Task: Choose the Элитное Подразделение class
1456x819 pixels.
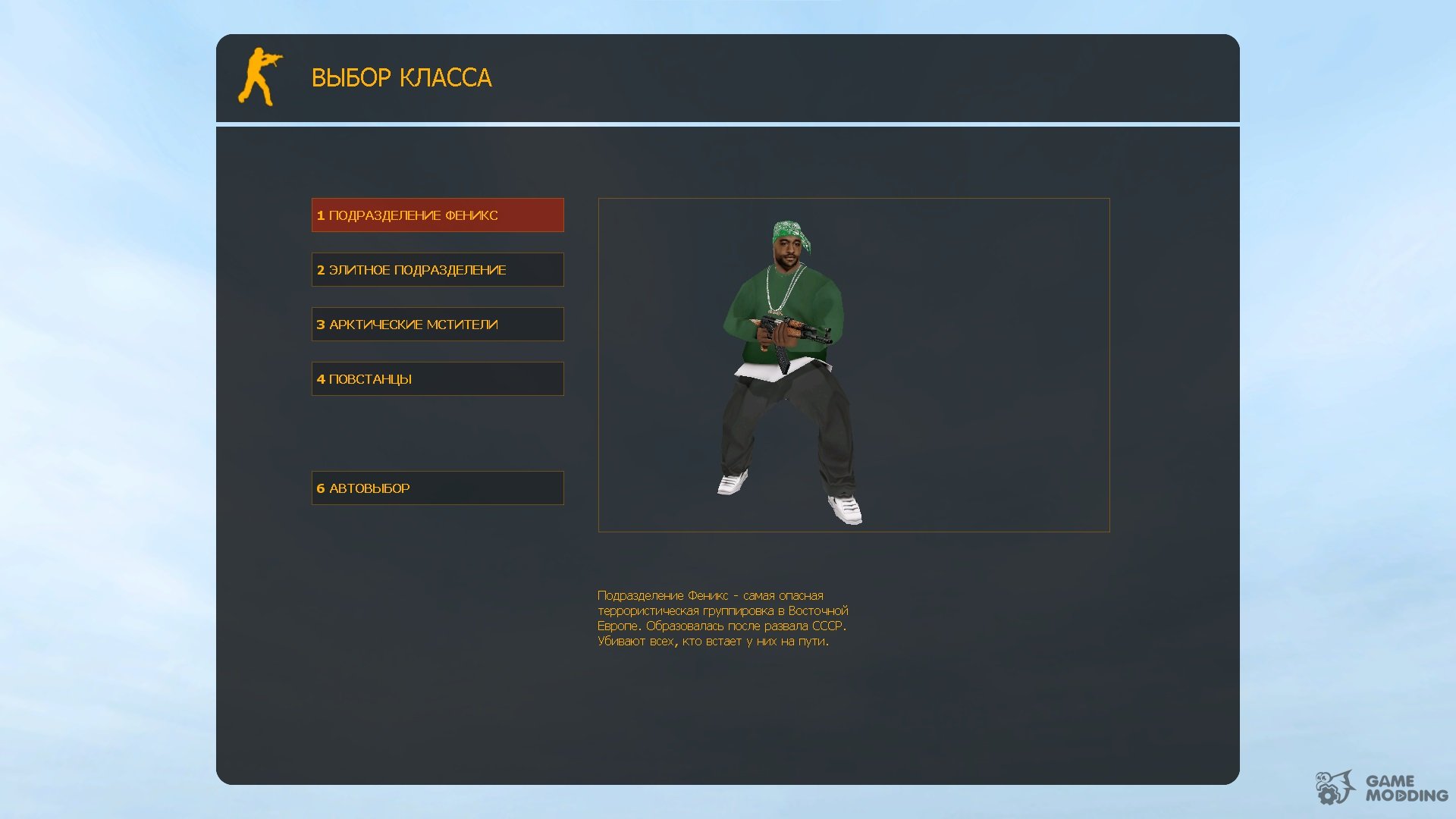Action: pyautogui.click(x=438, y=270)
